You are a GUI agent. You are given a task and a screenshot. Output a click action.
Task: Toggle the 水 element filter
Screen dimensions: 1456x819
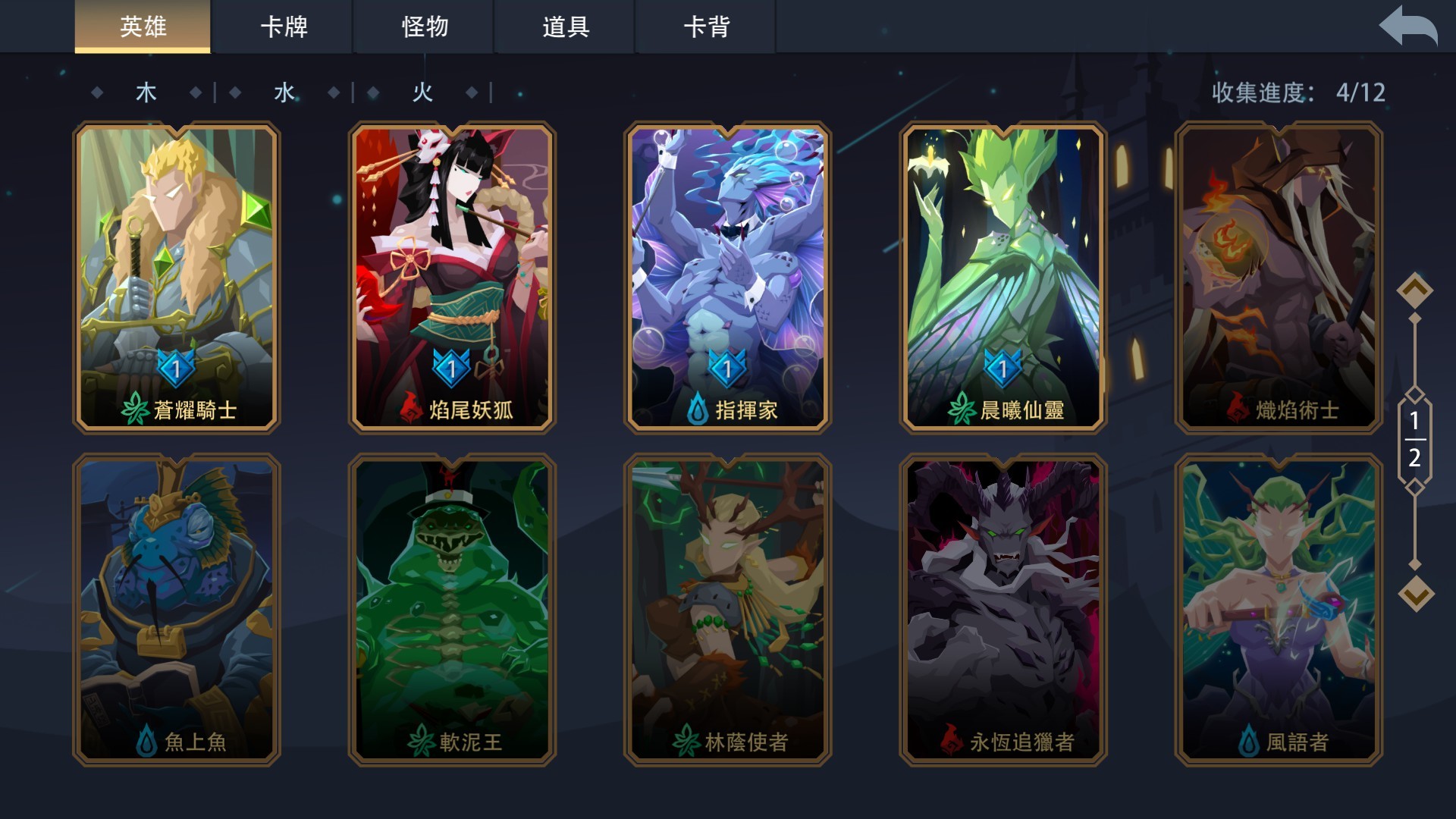pyautogui.click(x=282, y=93)
